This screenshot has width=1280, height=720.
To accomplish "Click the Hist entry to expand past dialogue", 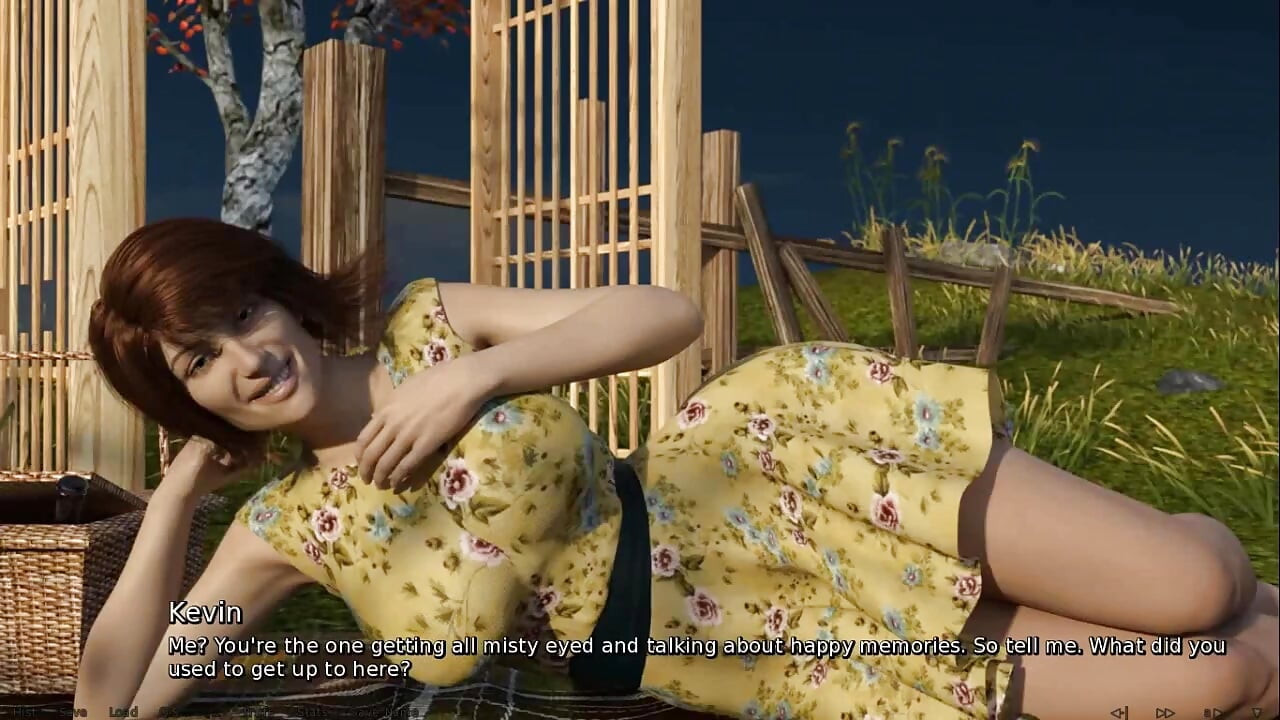I will click(25, 712).
